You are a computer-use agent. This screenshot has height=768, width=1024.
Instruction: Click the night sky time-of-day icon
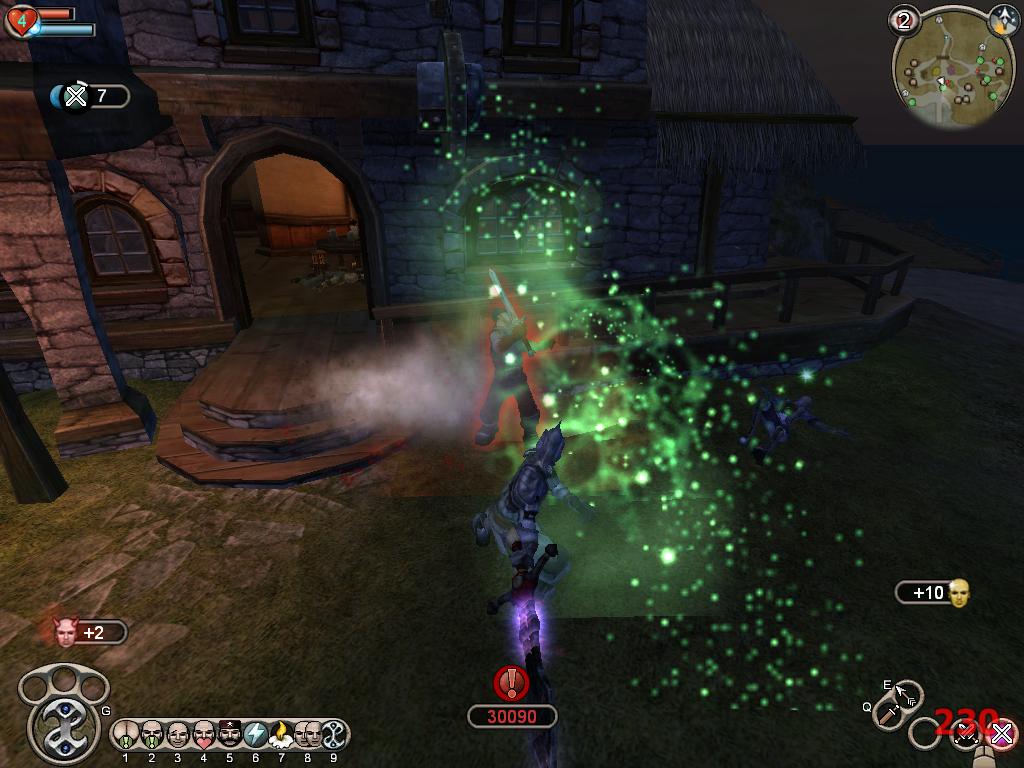(1002, 19)
